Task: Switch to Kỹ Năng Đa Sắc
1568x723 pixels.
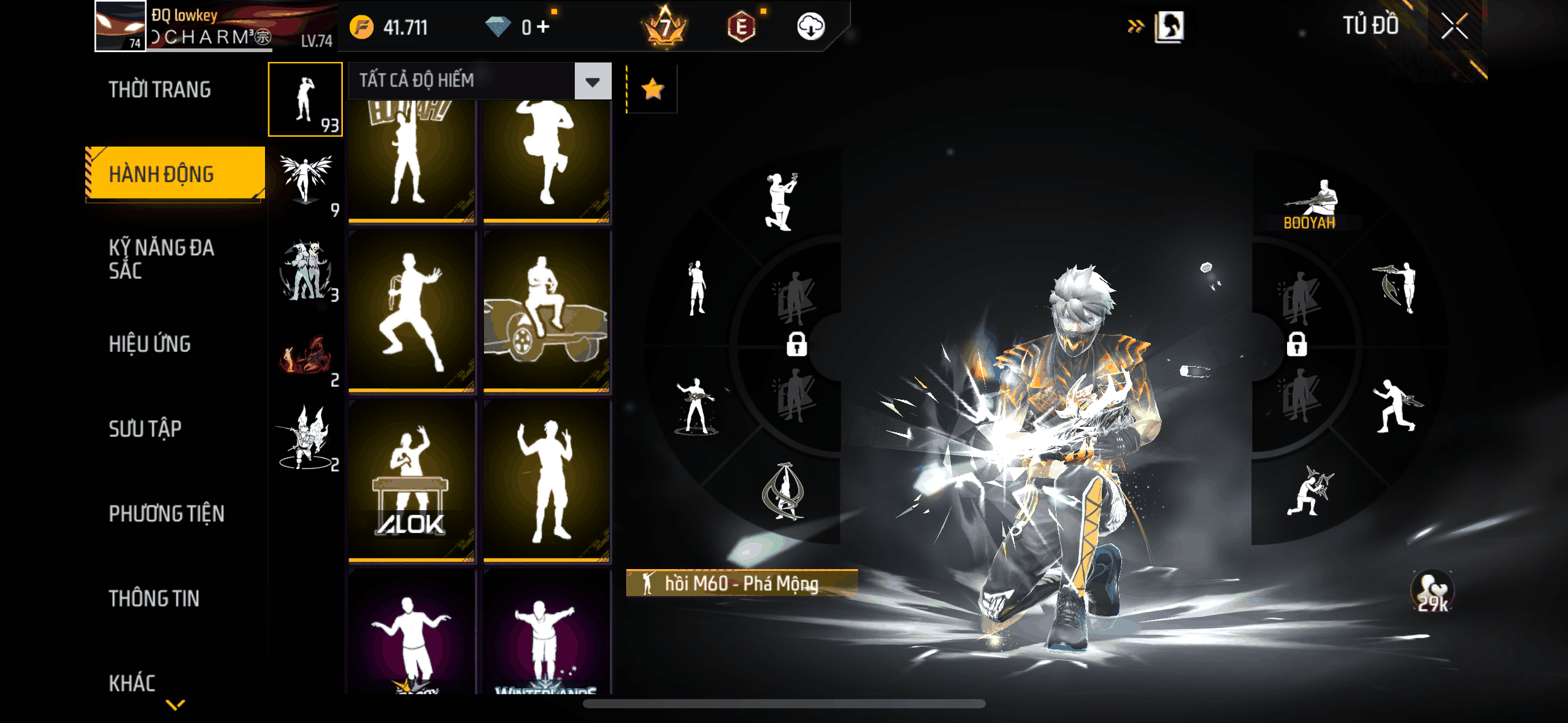Action: (161, 259)
